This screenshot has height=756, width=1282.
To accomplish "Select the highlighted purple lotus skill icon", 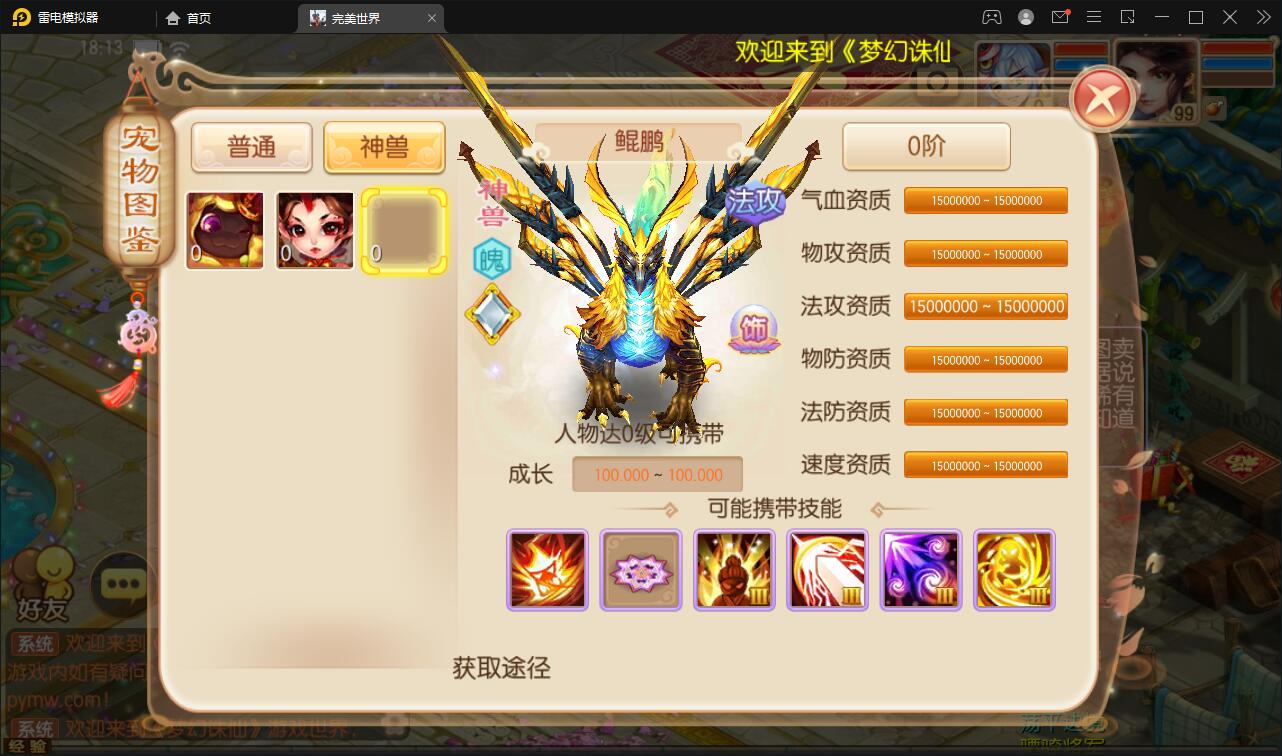I will click(640, 570).
